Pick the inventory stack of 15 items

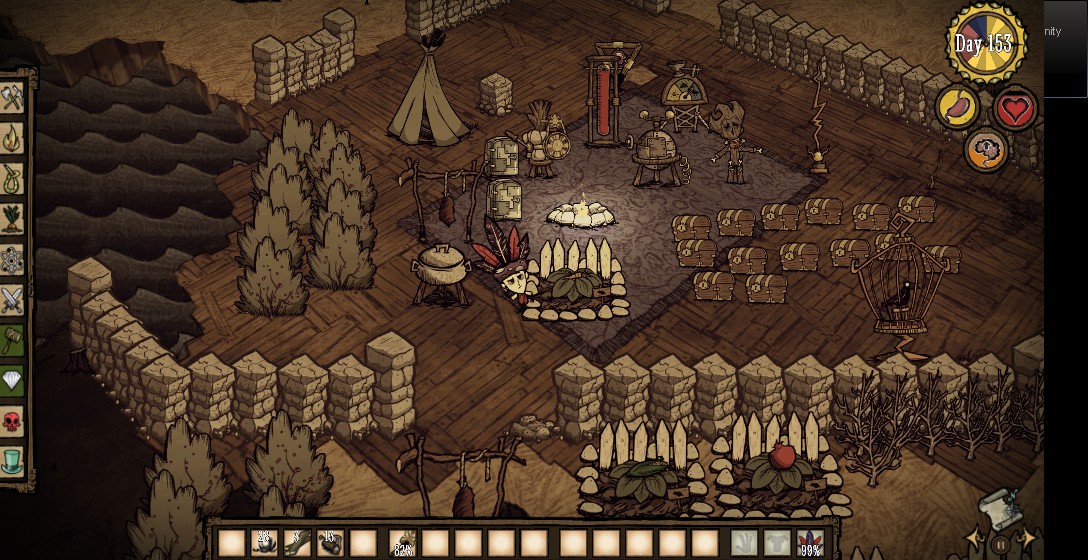point(330,543)
